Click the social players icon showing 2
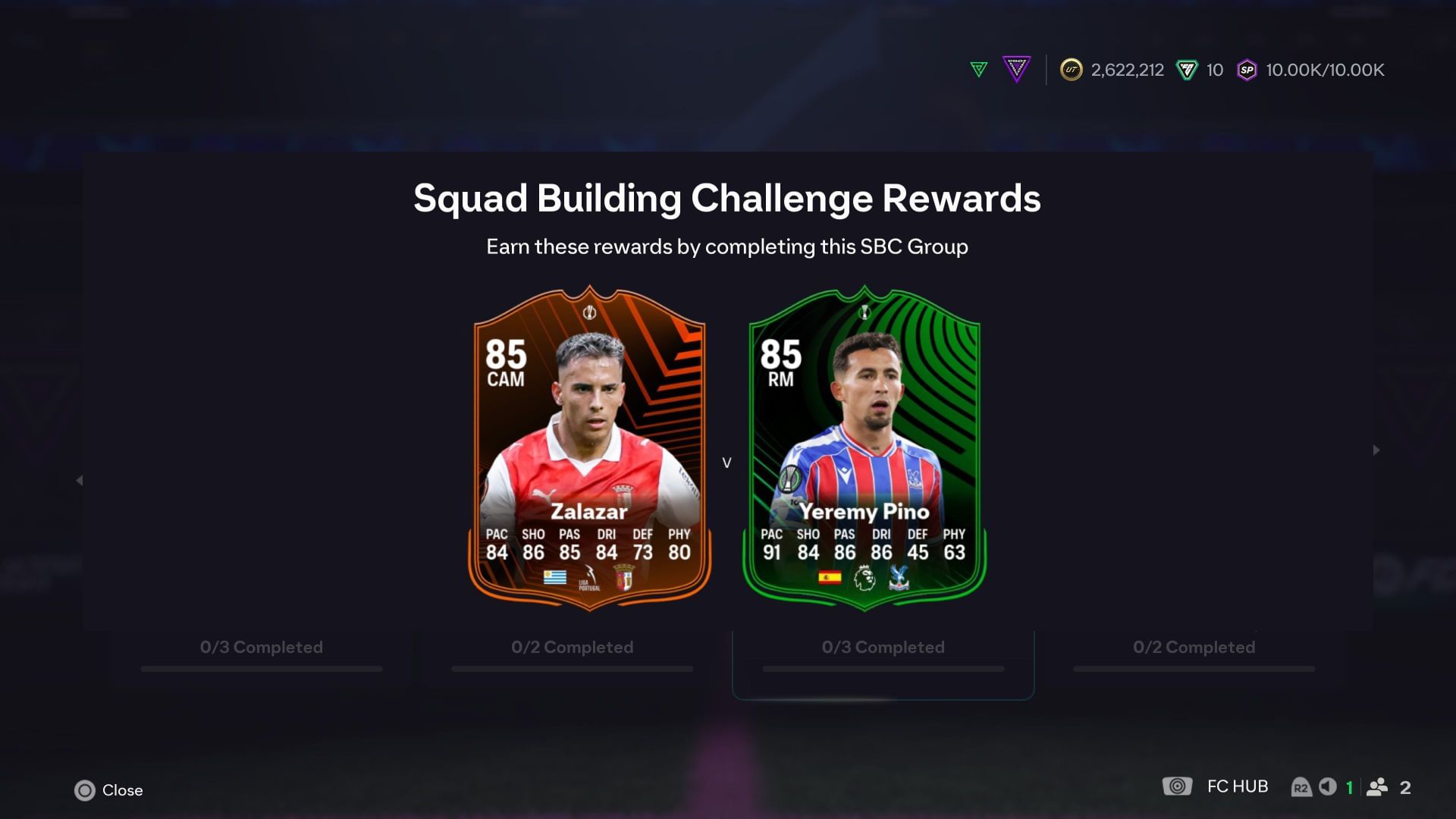This screenshot has height=819, width=1456. pos(1378,786)
